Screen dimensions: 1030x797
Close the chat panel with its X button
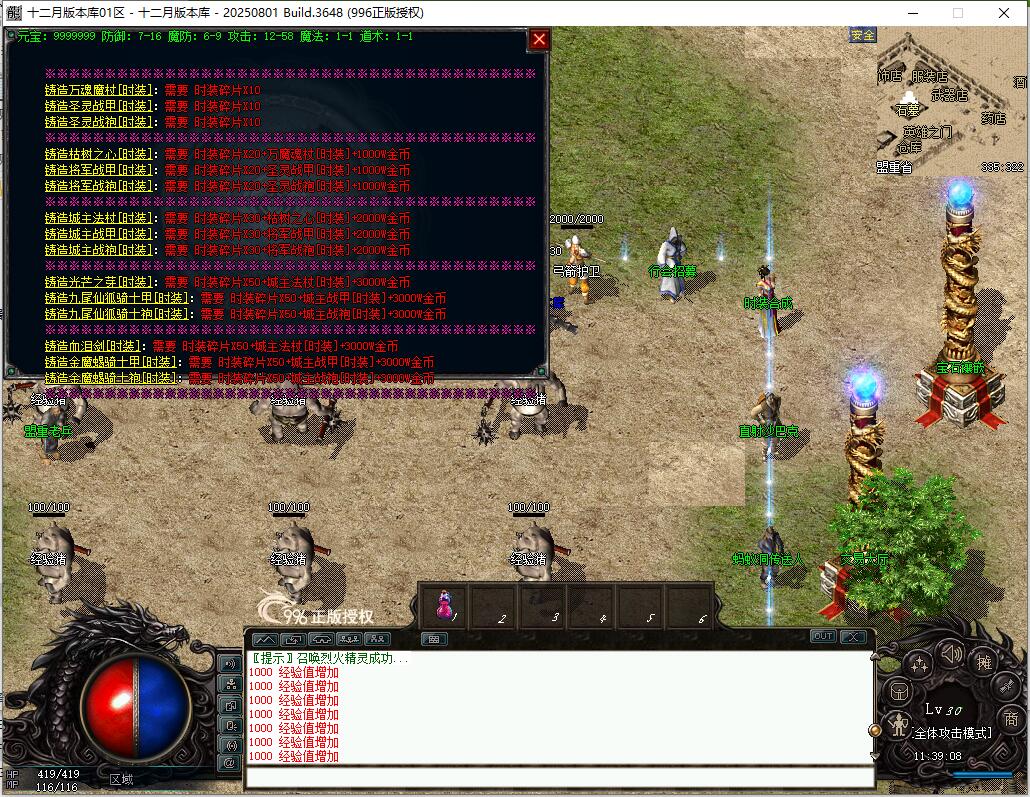(852, 637)
